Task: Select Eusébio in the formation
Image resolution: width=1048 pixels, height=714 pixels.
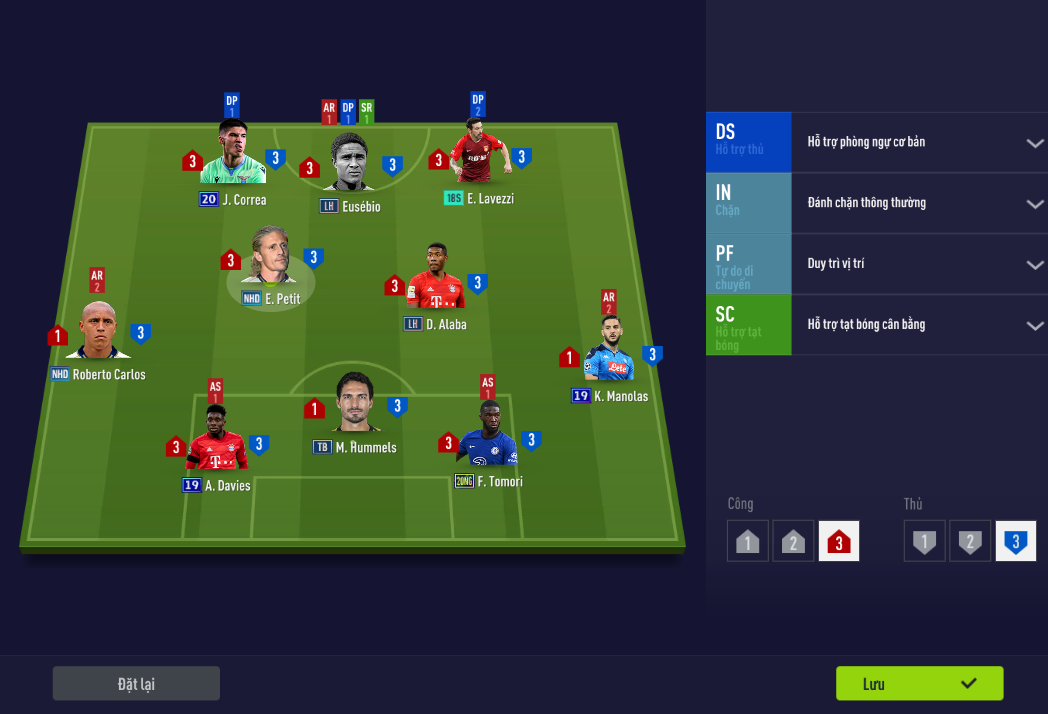Action: pos(349,162)
